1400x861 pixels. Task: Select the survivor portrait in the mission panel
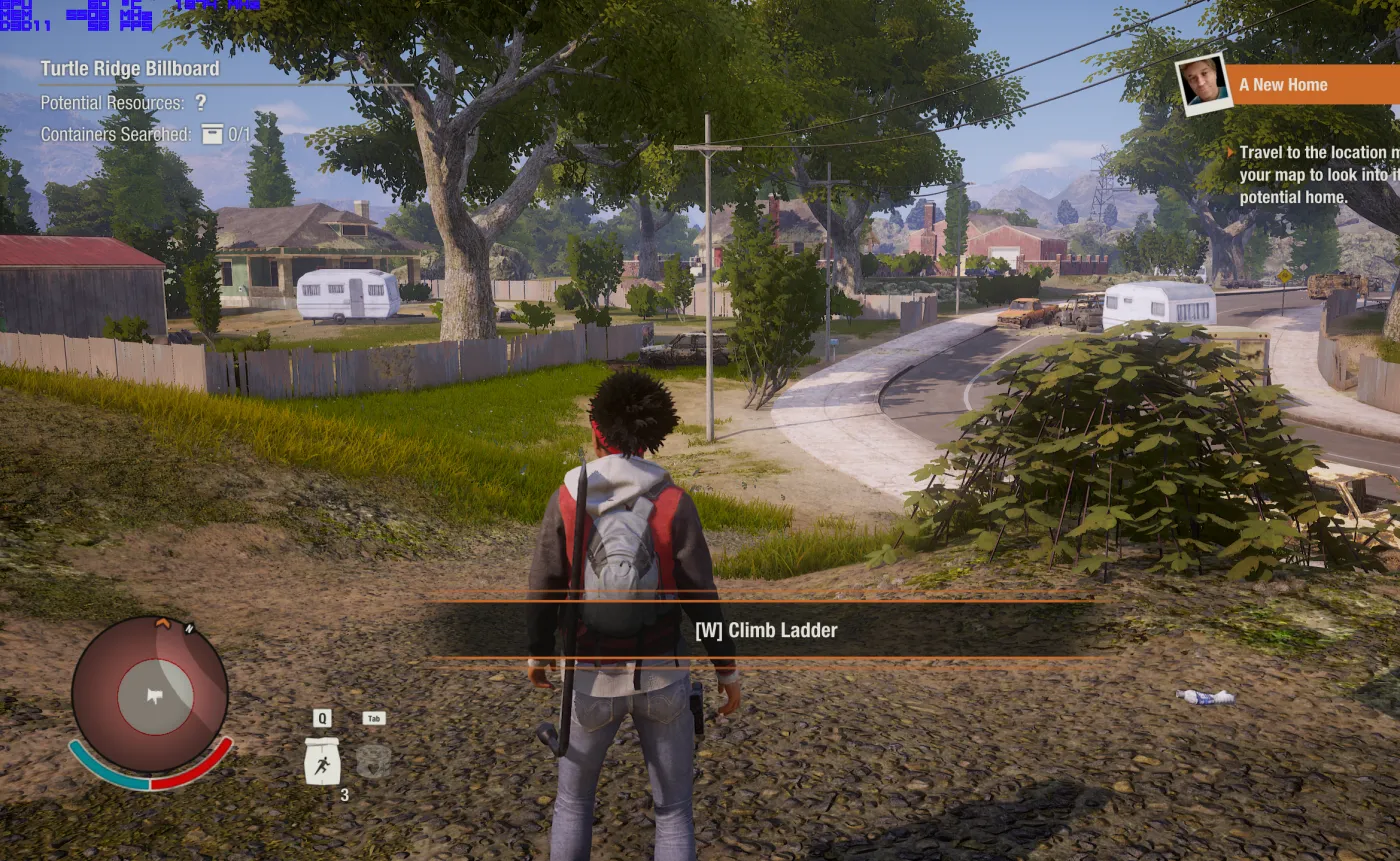(x=1203, y=84)
